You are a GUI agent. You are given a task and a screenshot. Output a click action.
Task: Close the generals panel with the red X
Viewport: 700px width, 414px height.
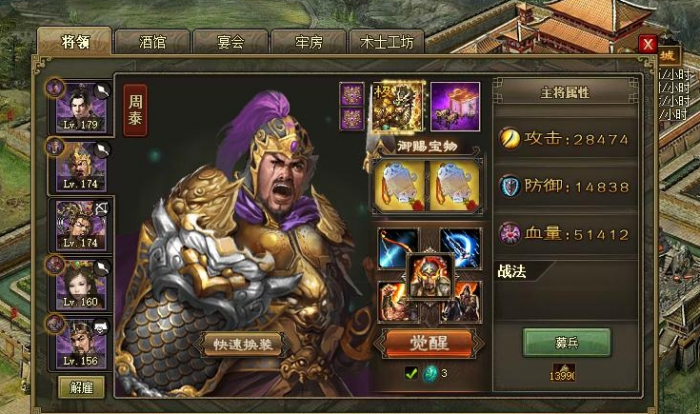coord(648,45)
